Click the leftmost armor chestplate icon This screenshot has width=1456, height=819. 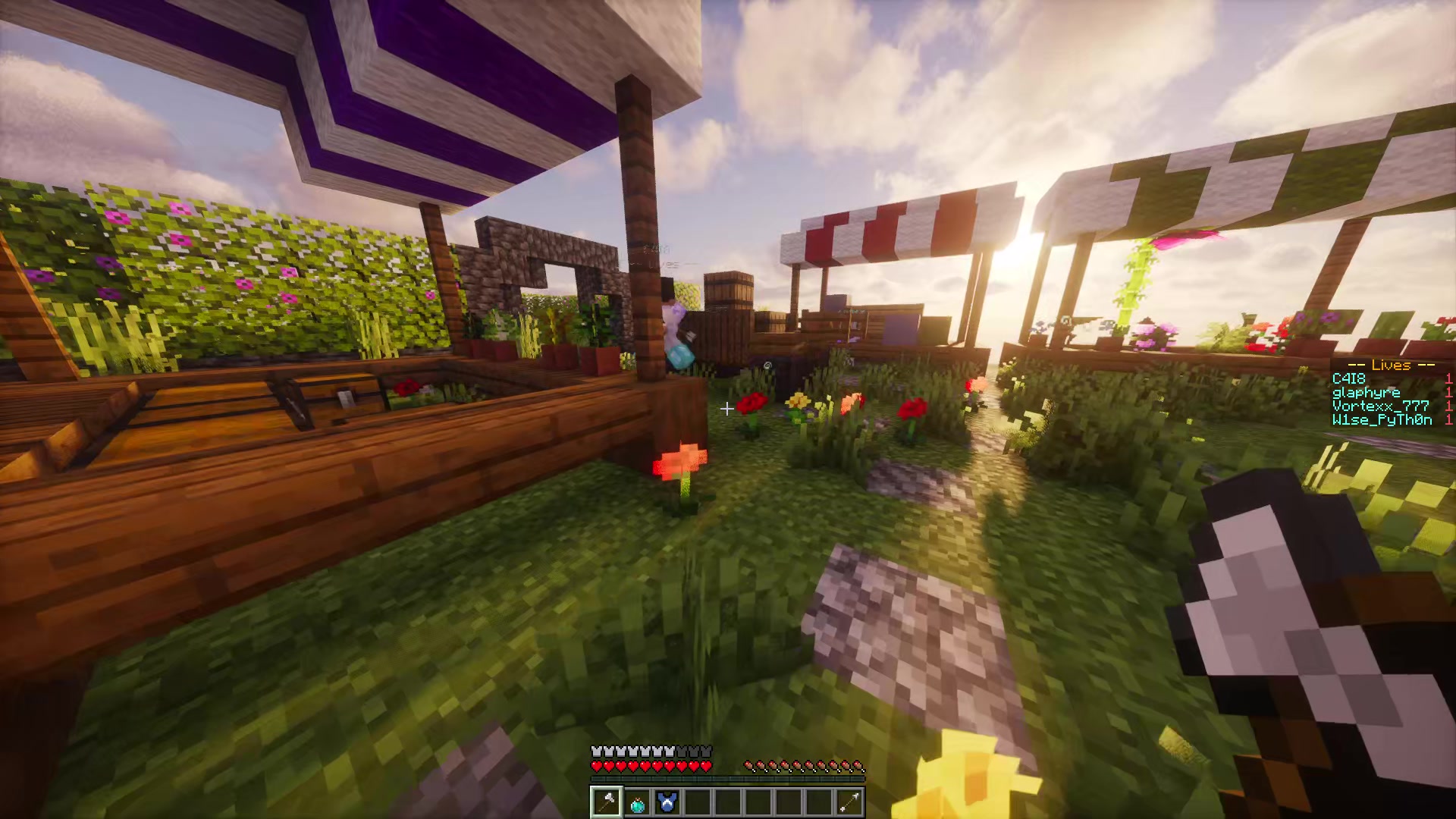pyautogui.click(x=596, y=751)
